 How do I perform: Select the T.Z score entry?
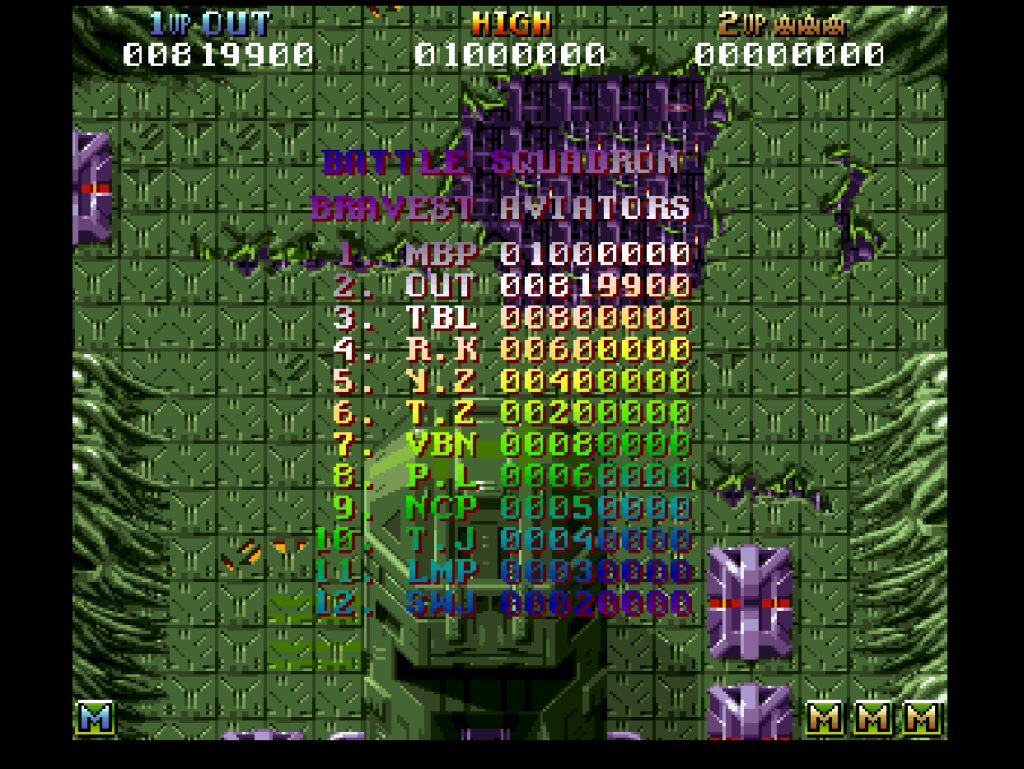[512, 412]
